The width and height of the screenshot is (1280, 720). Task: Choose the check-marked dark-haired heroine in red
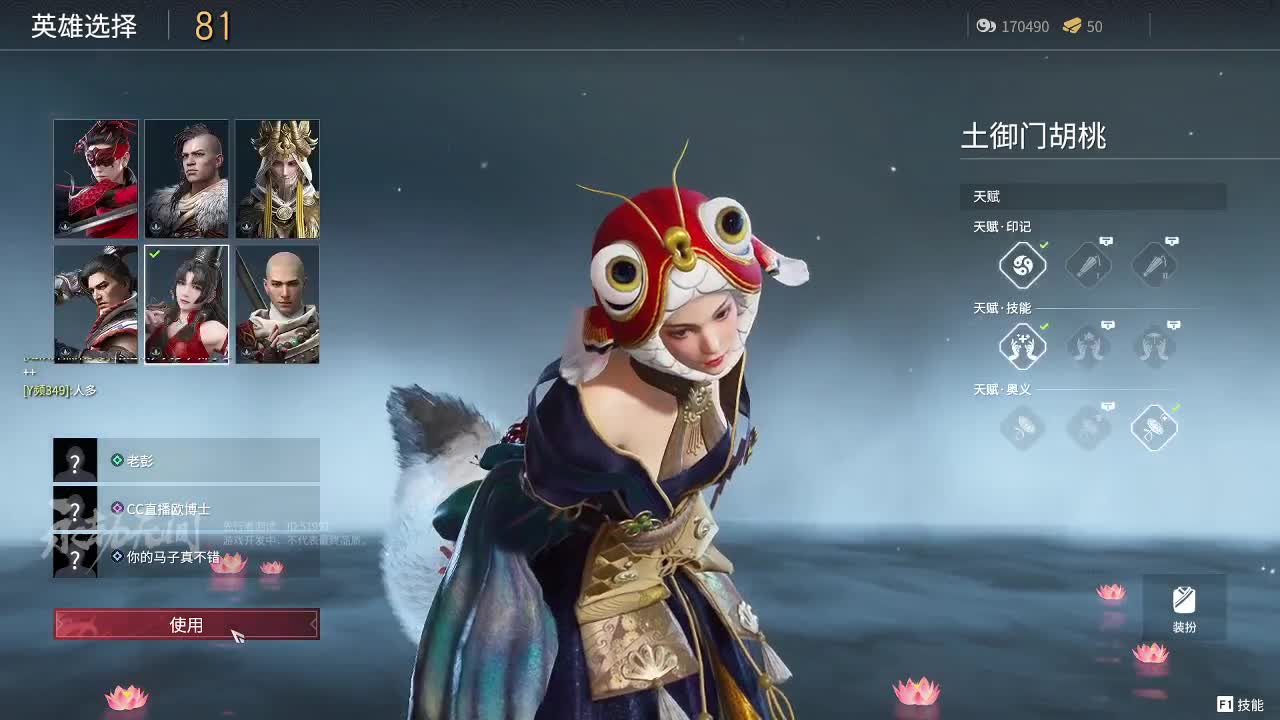[187, 304]
